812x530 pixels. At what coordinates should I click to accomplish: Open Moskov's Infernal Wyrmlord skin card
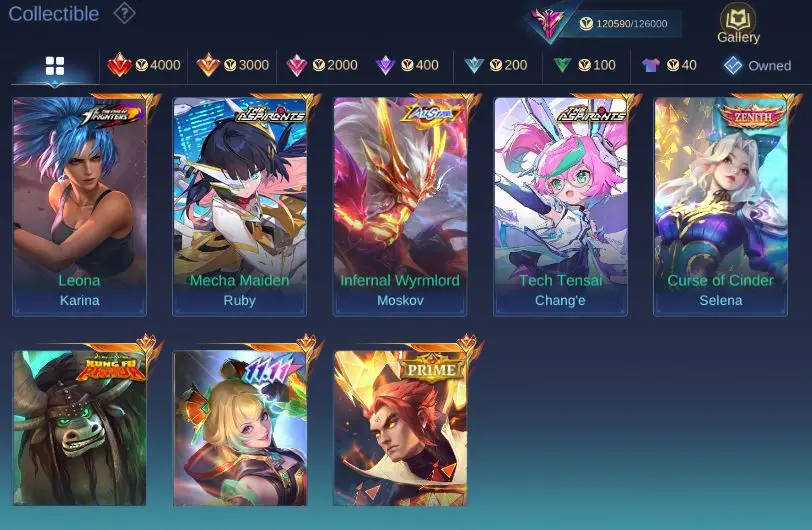tap(400, 205)
